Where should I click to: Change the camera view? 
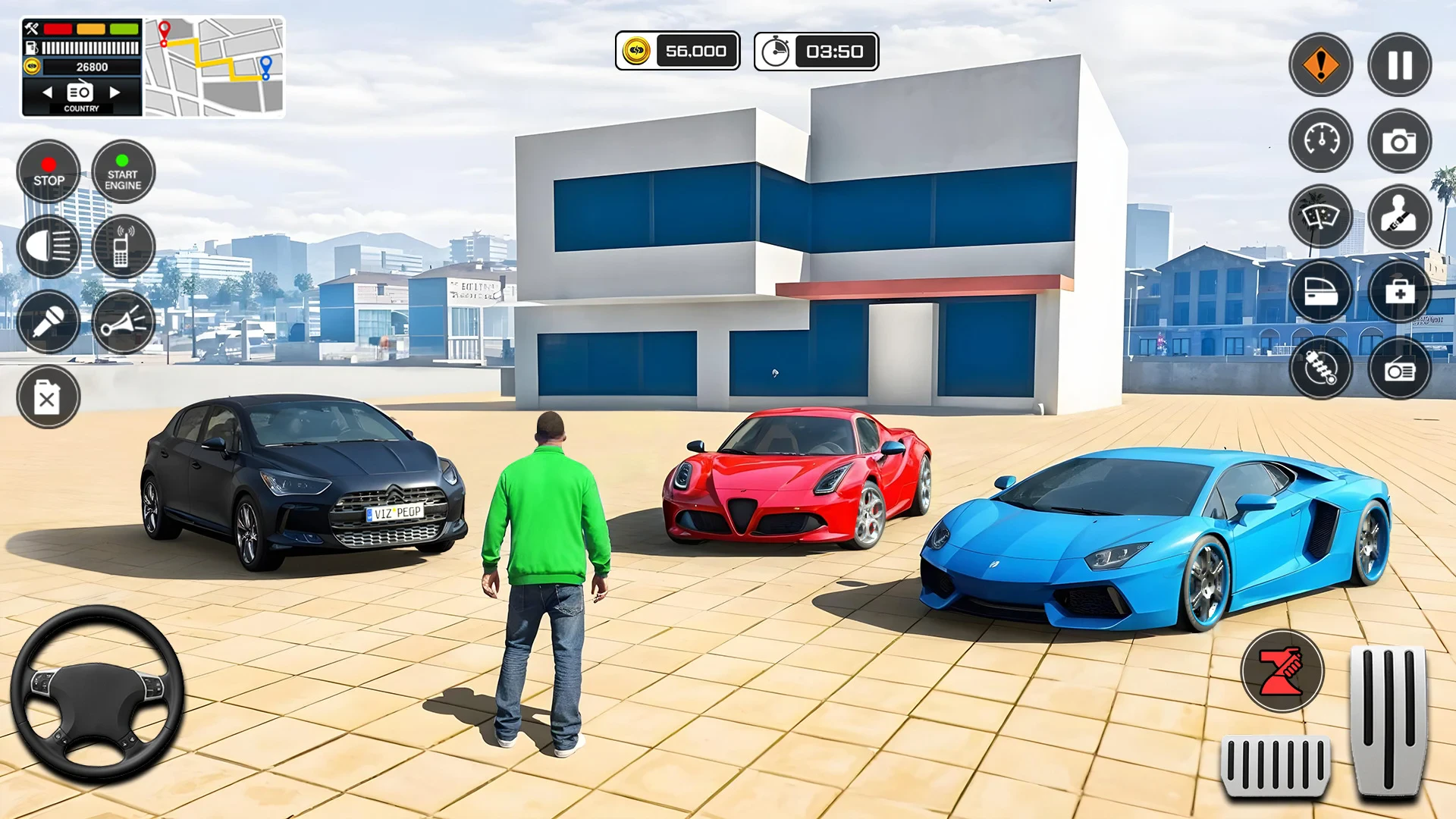click(1399, 140)
